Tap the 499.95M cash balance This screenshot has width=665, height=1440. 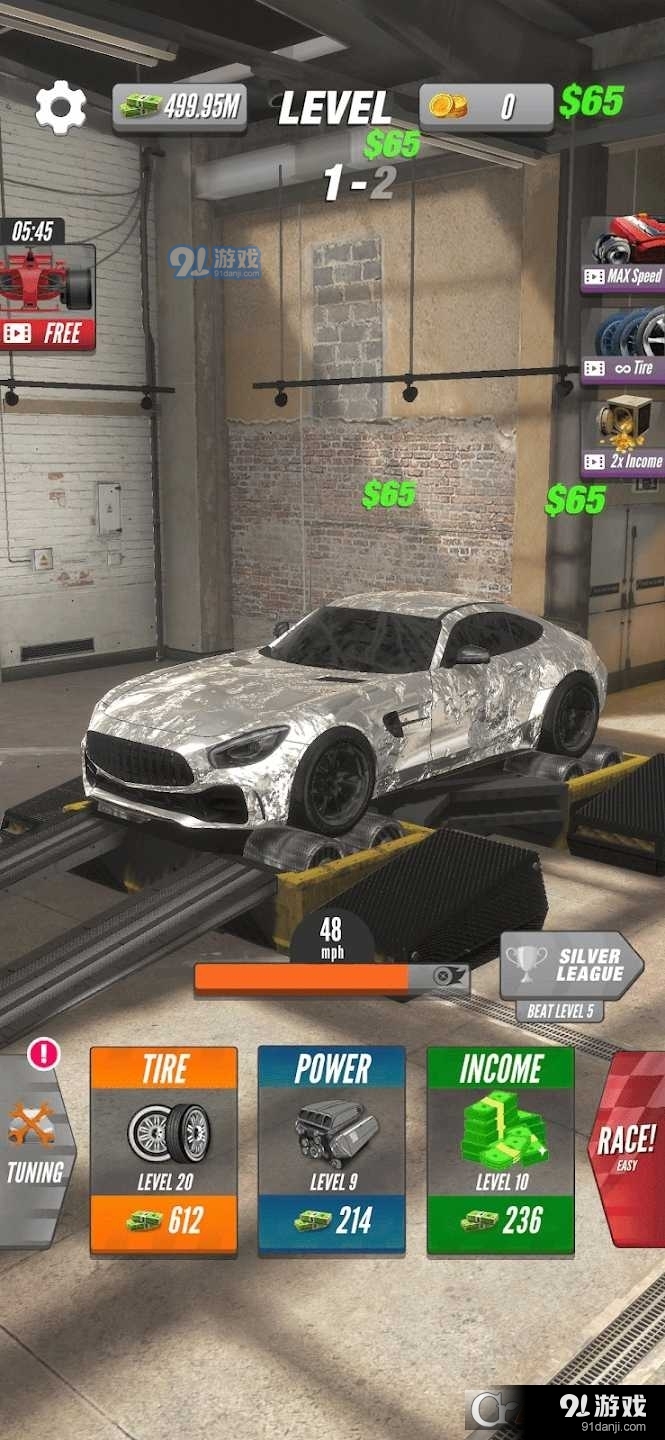pos(180,107)
